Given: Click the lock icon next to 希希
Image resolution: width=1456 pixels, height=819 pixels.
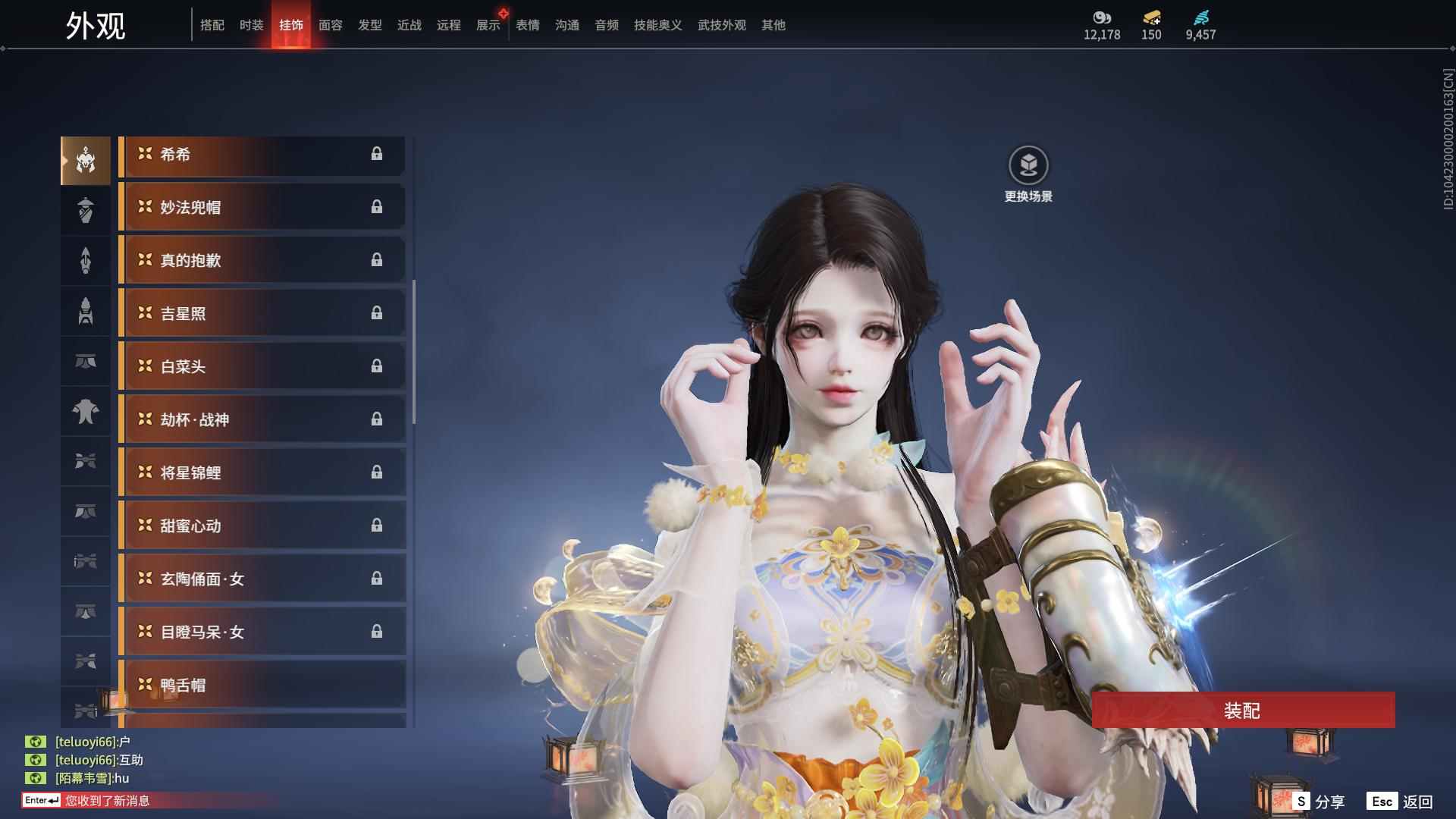Looking at the screenshot, I should click(x=377, y=155).
